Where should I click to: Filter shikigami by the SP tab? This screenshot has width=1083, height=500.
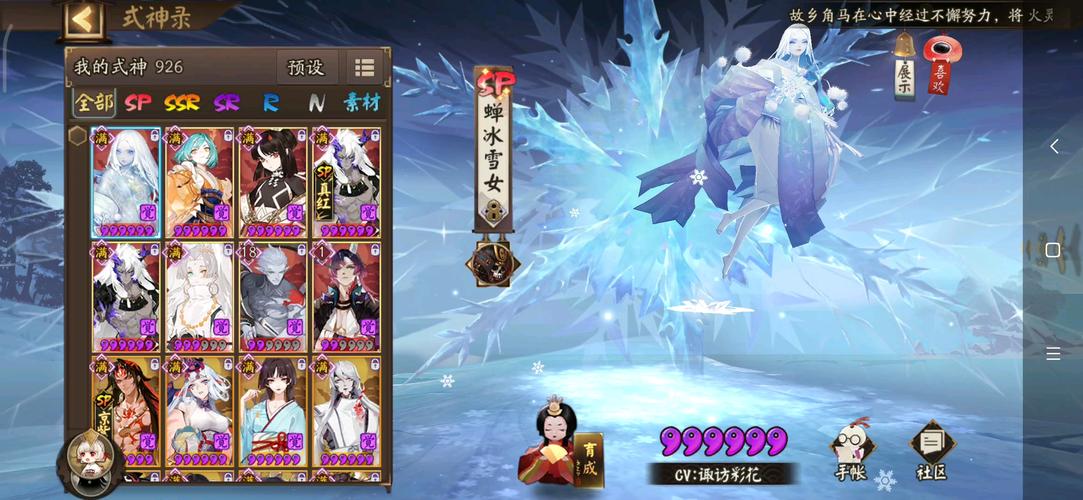138,102
